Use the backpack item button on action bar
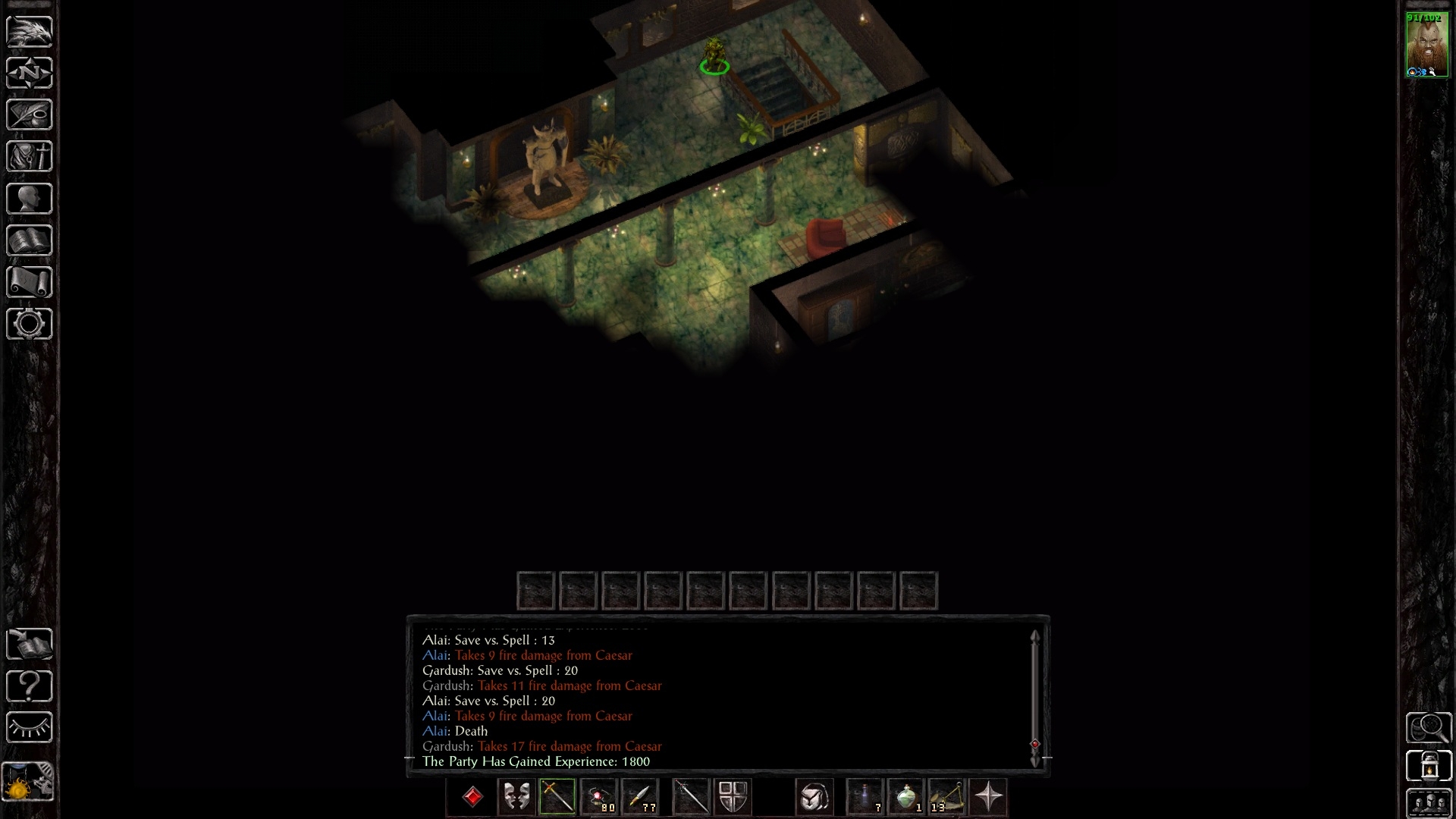Image resolution: width=1456 pixels, height=819 pixels. click(814, 797)
